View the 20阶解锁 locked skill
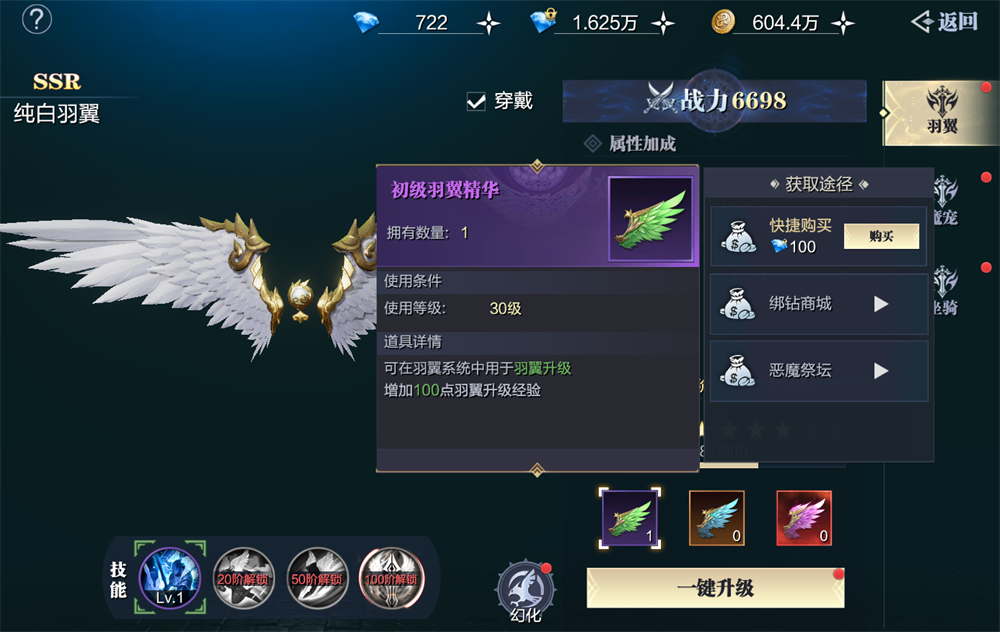The height and width of the screenshot is (632, 1000). point(244,578)
